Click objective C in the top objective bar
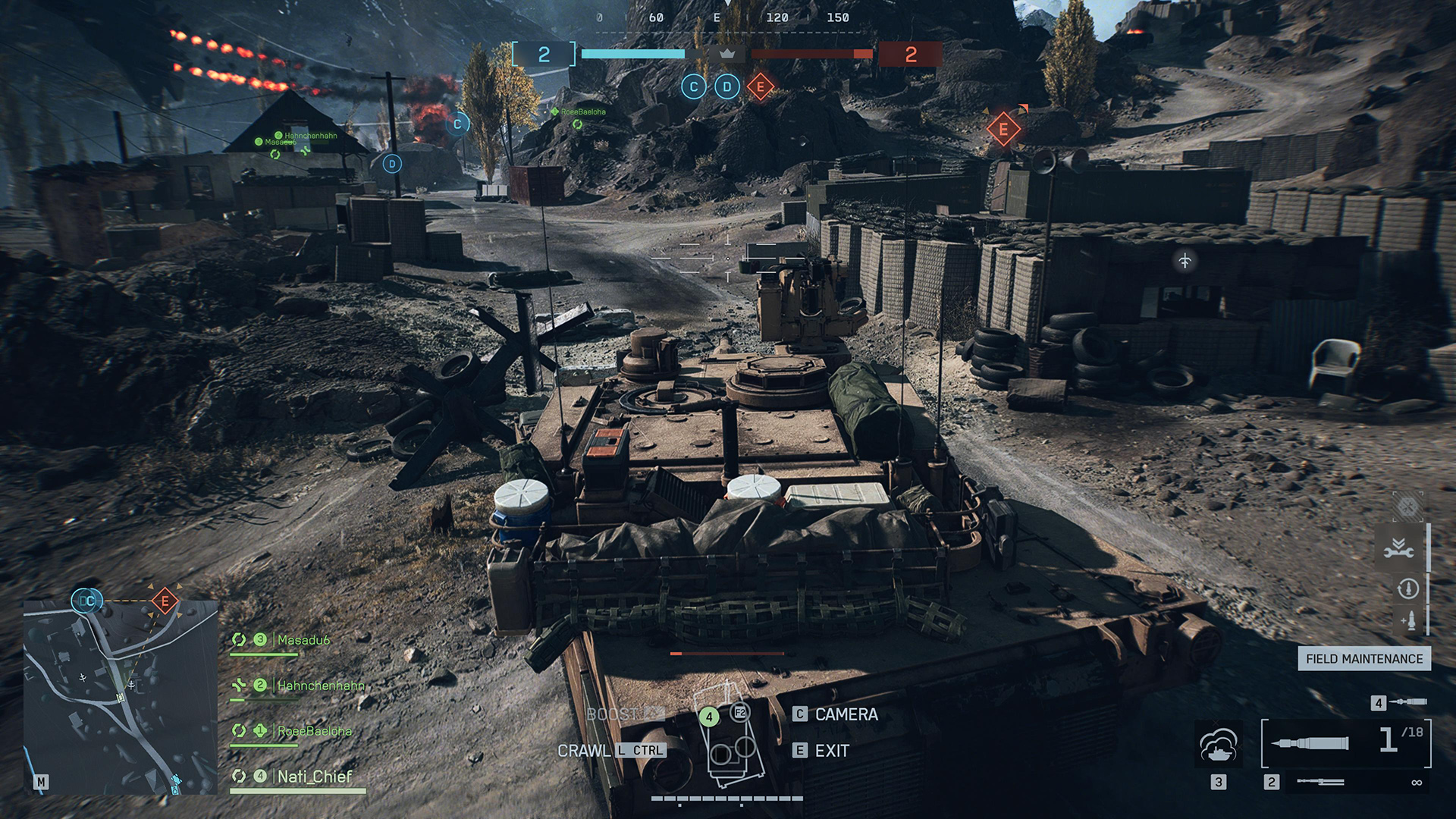 pos(693,87)
